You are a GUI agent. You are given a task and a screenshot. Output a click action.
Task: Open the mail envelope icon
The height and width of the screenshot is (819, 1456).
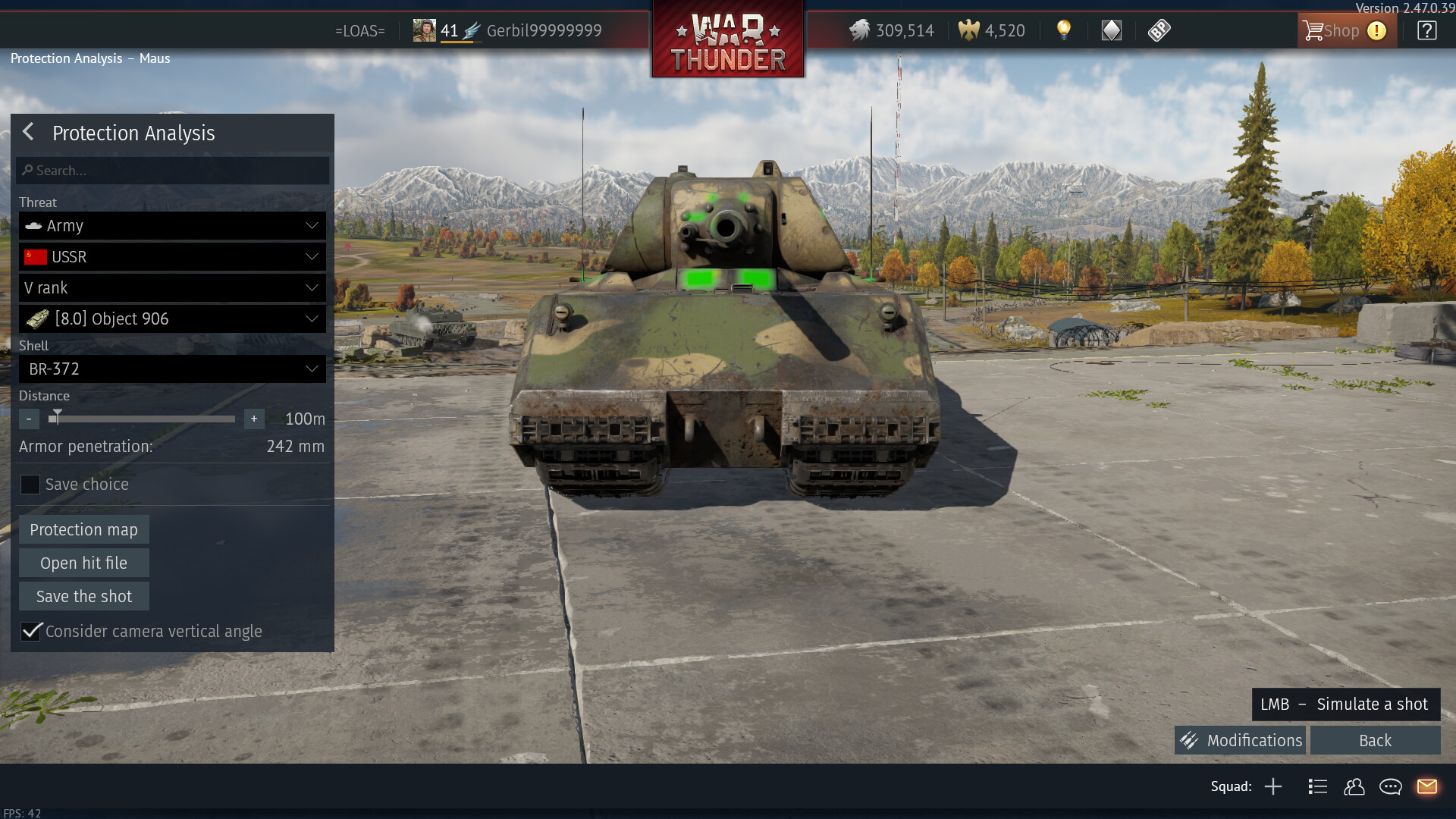(1426, 787)
